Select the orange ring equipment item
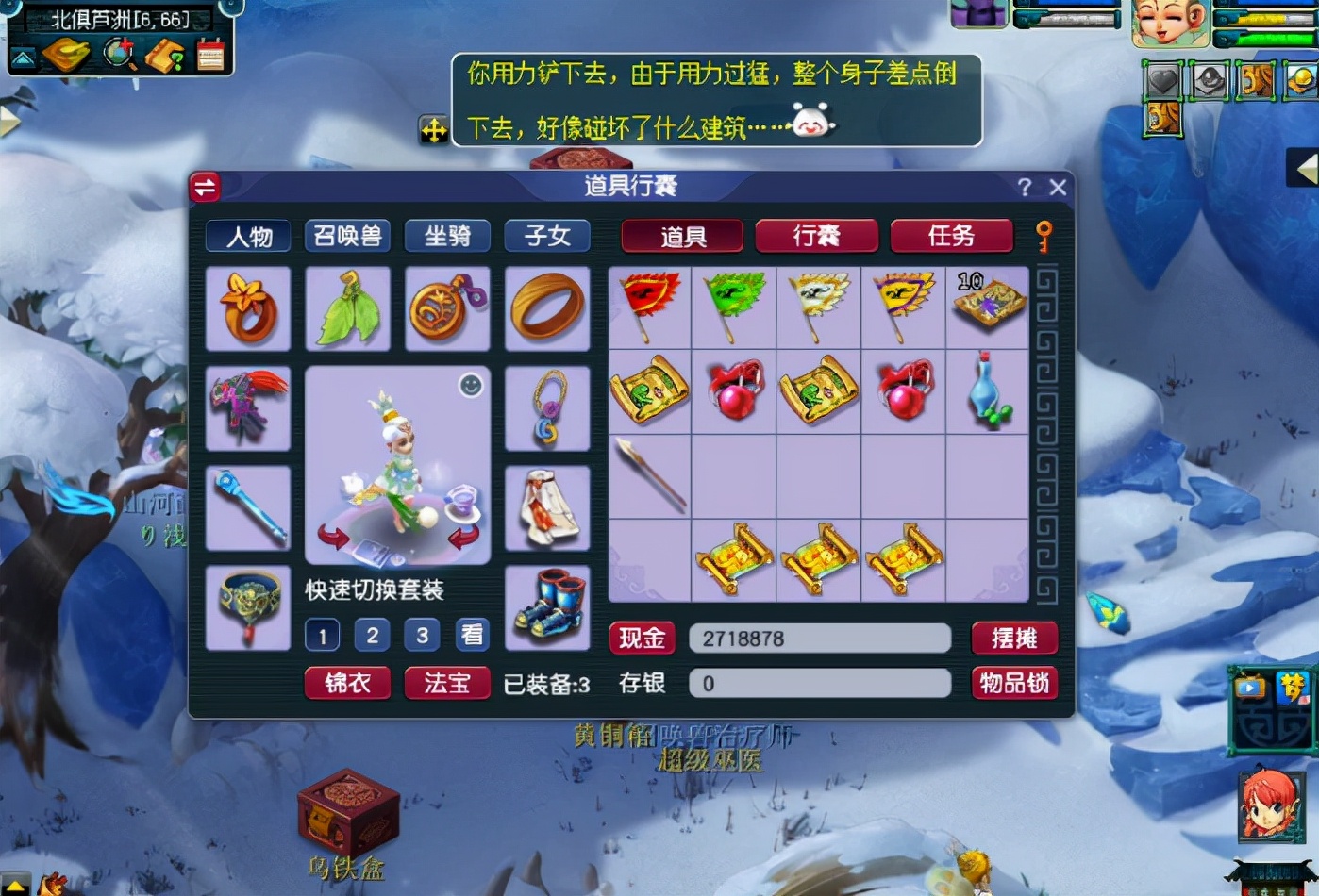Image resolution: width=1319 pixels, height=896 pixels. pyautogui.click(x=547, y=309)
